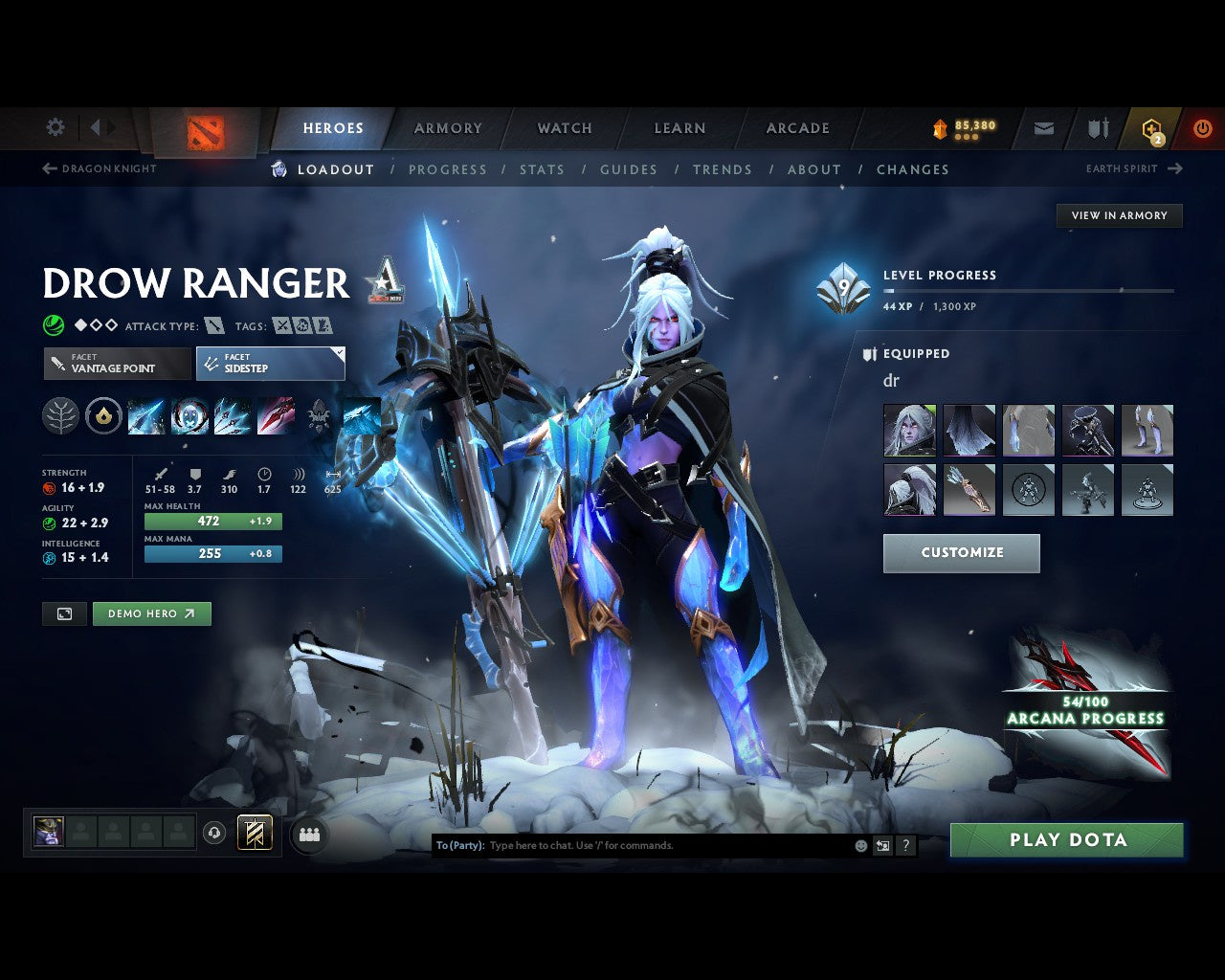Open Dota Plus hexagon icon with notifications
The height and width of the screenshot is (980, 1225).
pos(1151,127)
